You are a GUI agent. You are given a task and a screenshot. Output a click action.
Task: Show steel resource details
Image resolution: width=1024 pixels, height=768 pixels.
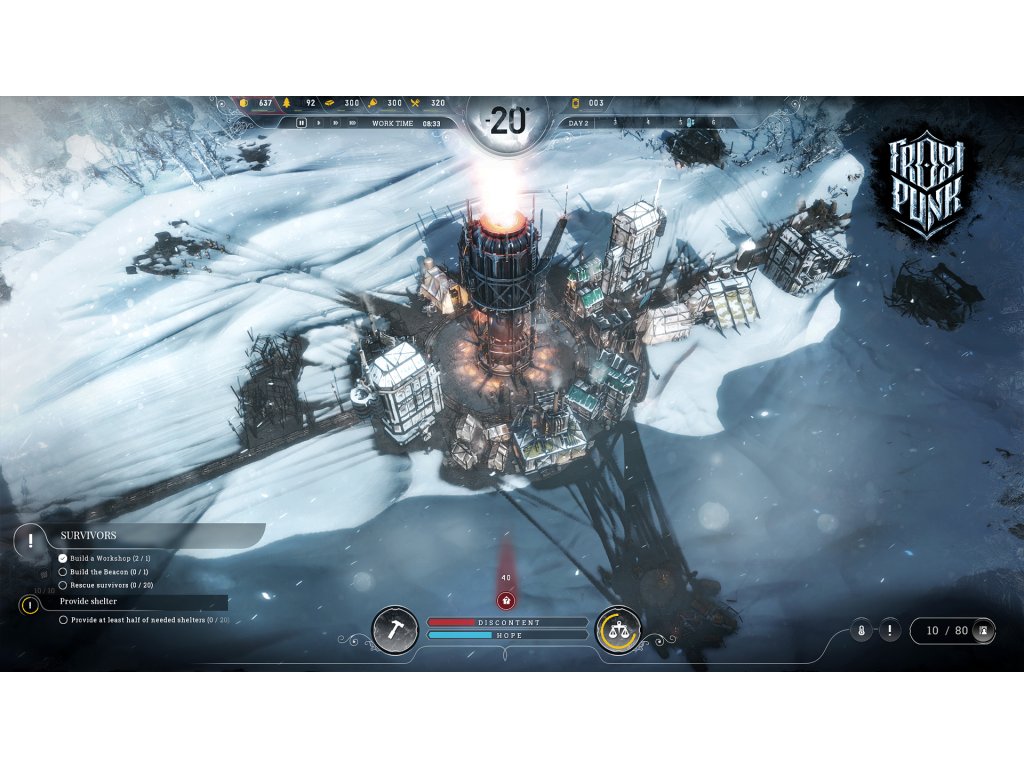(343, 103)
